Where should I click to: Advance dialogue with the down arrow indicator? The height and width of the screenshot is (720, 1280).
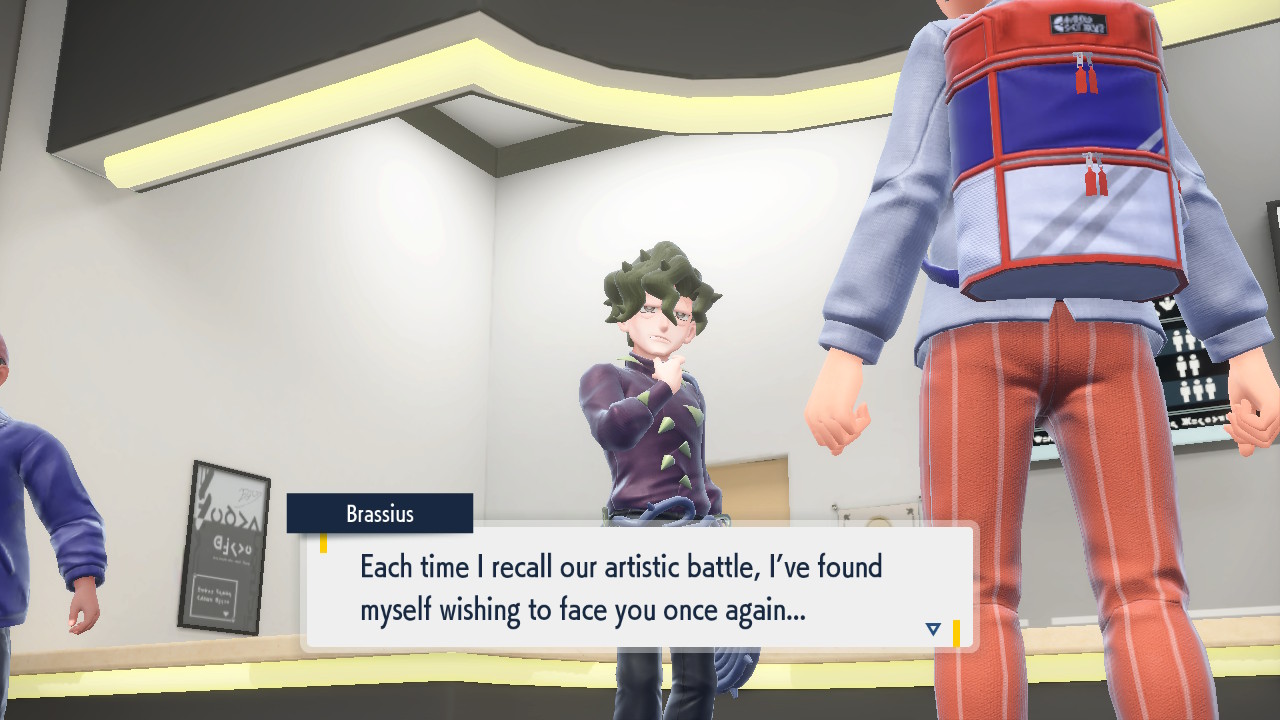tap(933, 629)
